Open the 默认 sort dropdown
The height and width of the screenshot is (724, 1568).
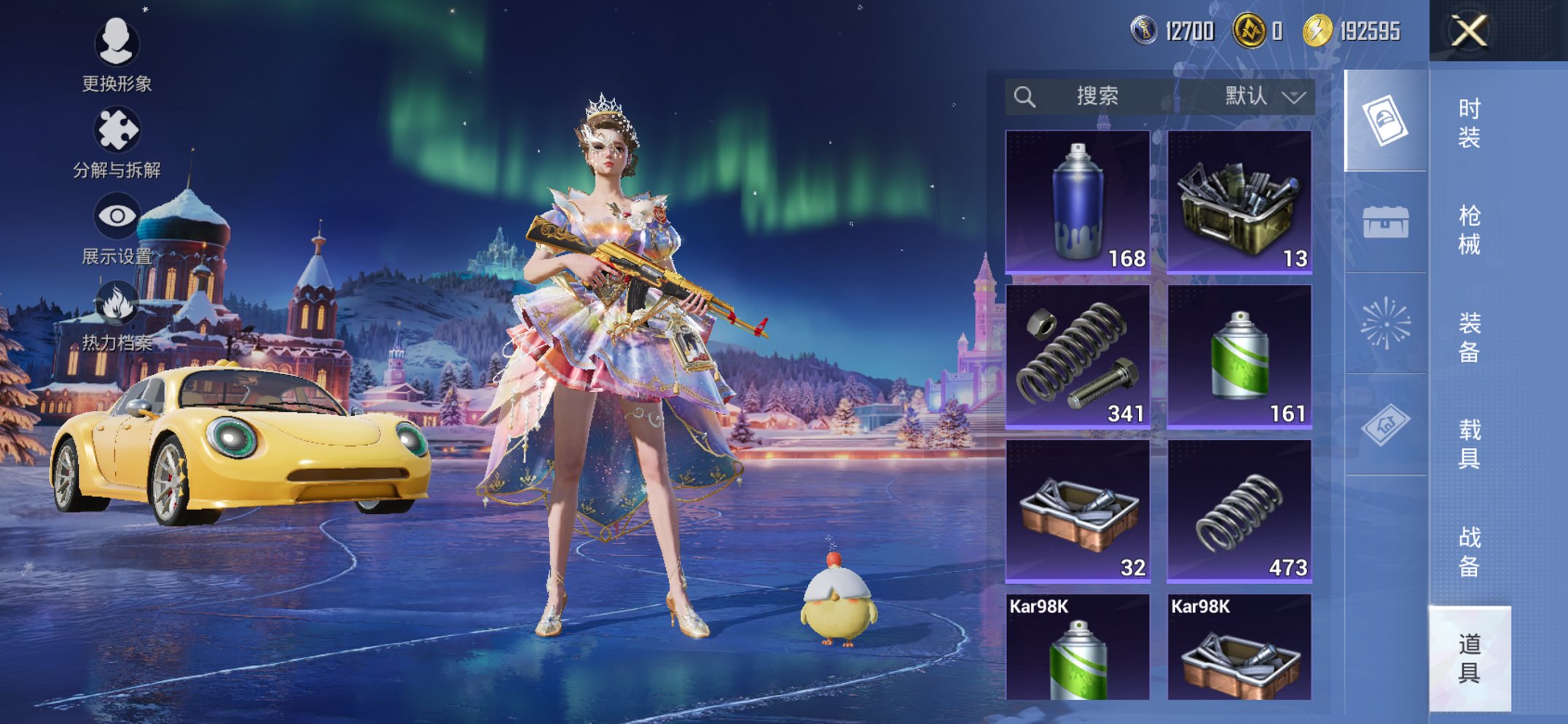[x=1262, y=96]
